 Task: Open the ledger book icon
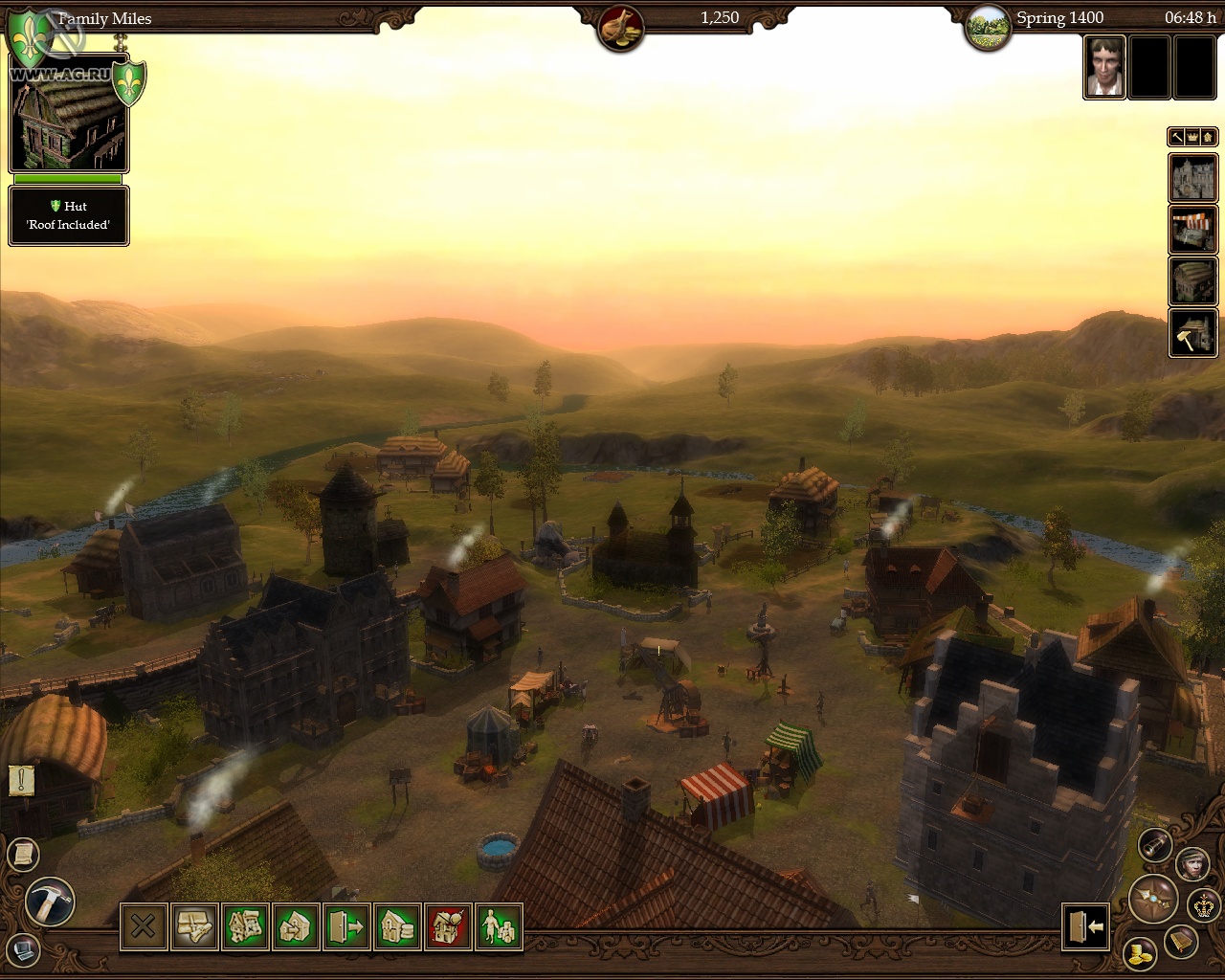click(1181, 943)
